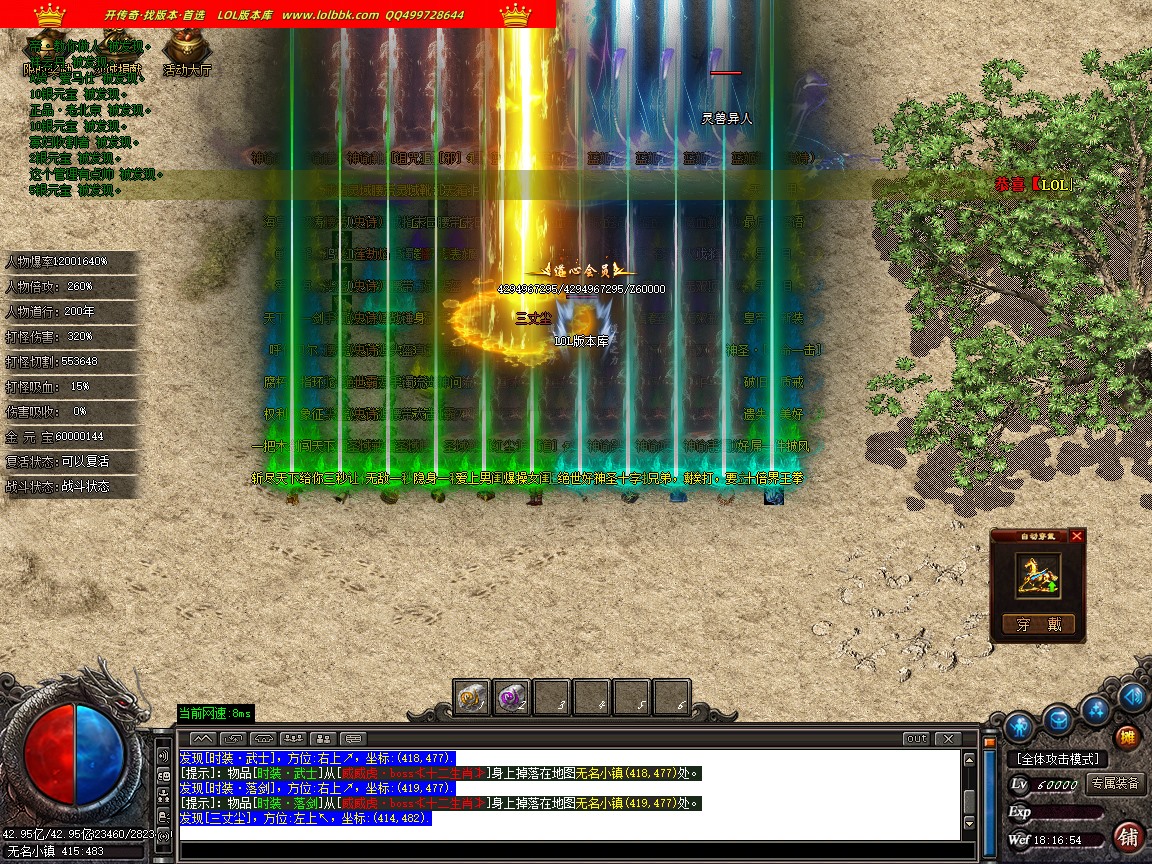Image resolution: width=1152 pixels, height=864 pixels.
Task: Open the 活动大厅 activity hall icon
Action: [186, 48]
